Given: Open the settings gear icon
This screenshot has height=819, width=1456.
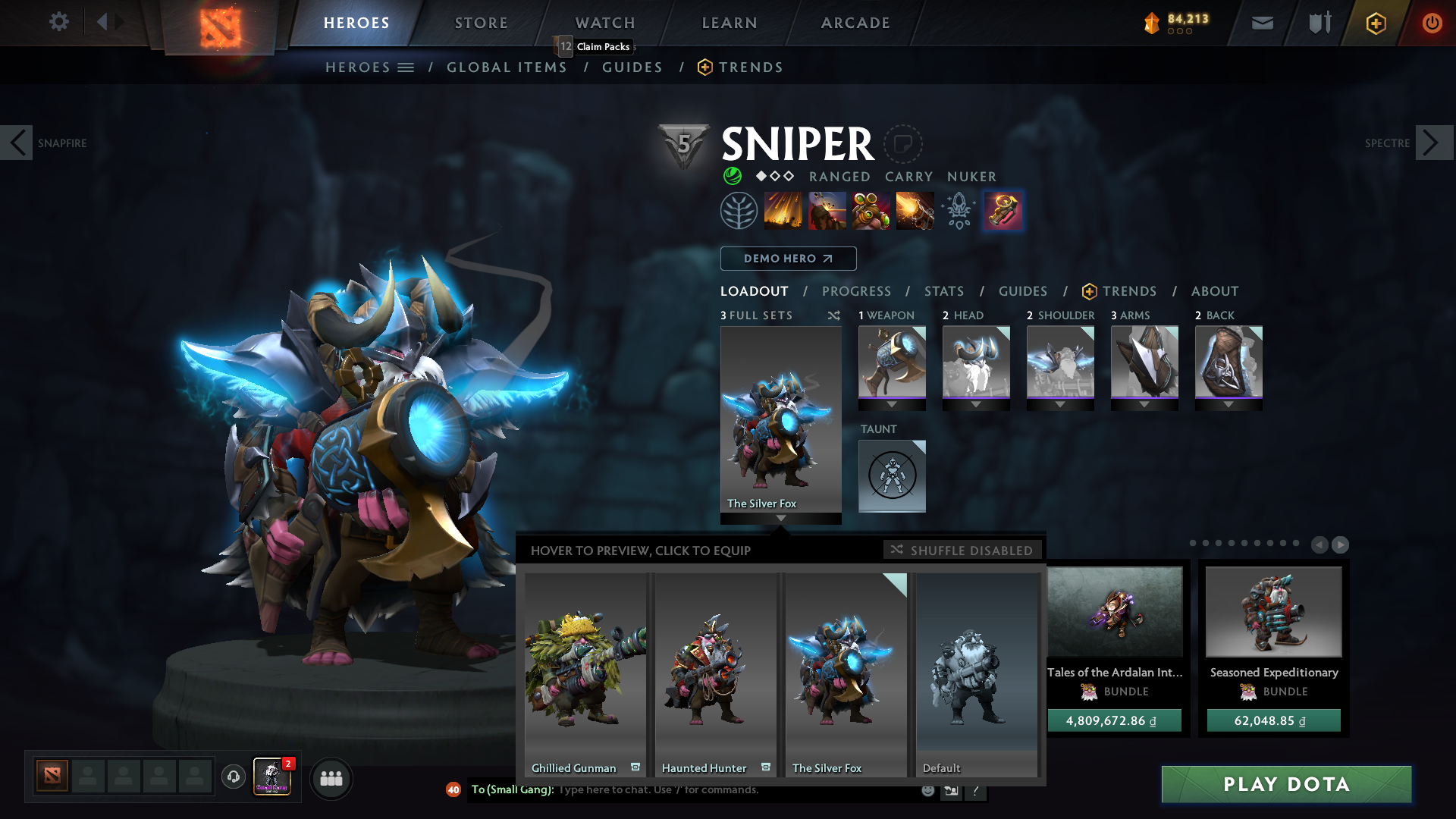Looking at the screenshot, I should (58, 21).
